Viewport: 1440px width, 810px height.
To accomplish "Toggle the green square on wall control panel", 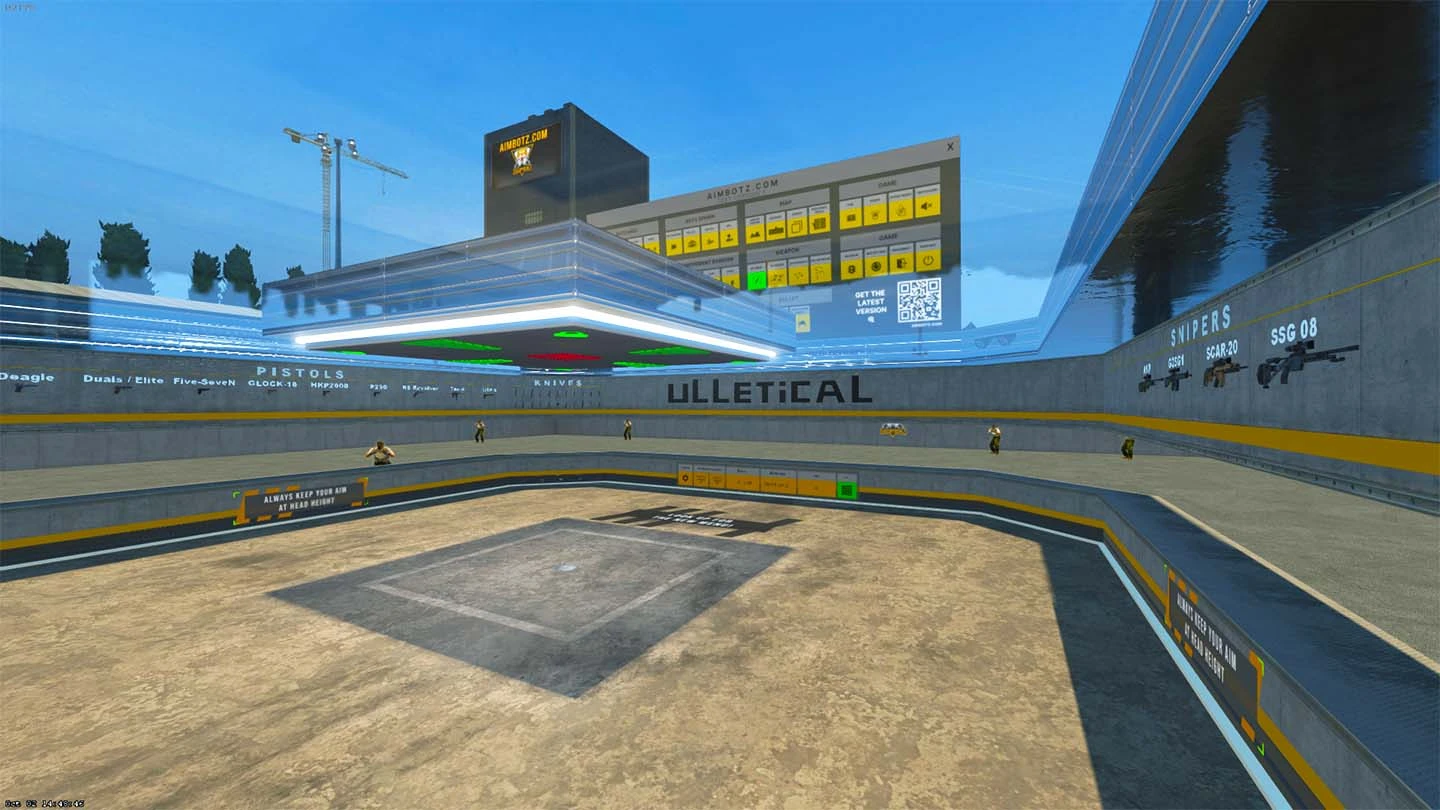I will [846, 490].
